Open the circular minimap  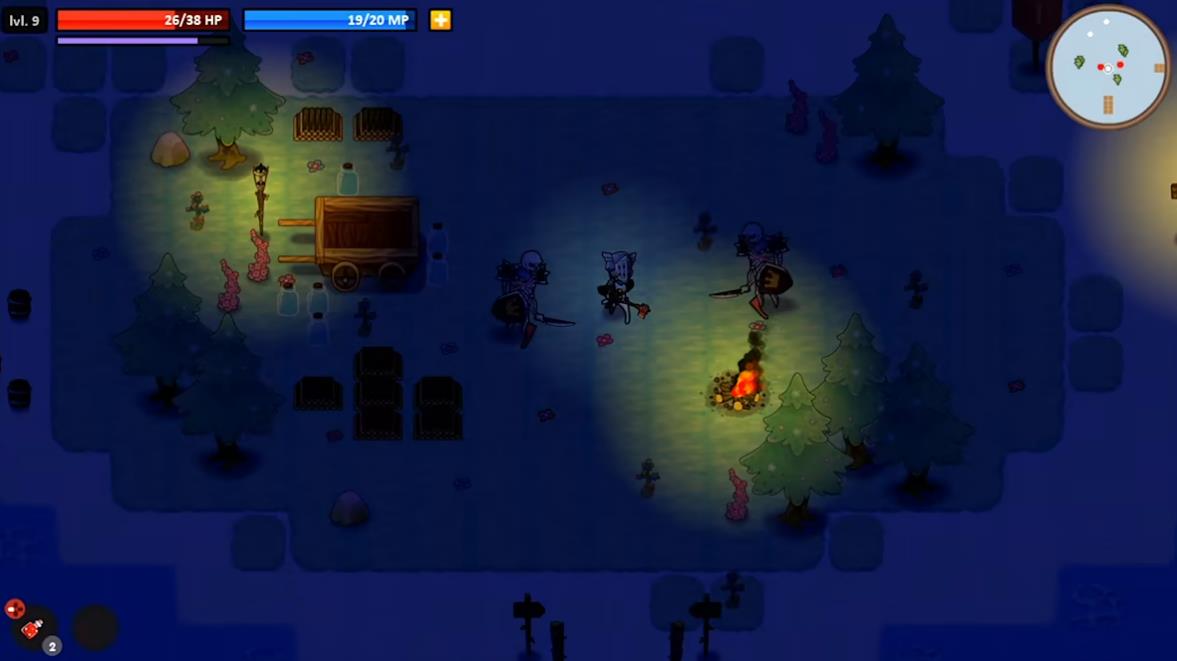1107,68
